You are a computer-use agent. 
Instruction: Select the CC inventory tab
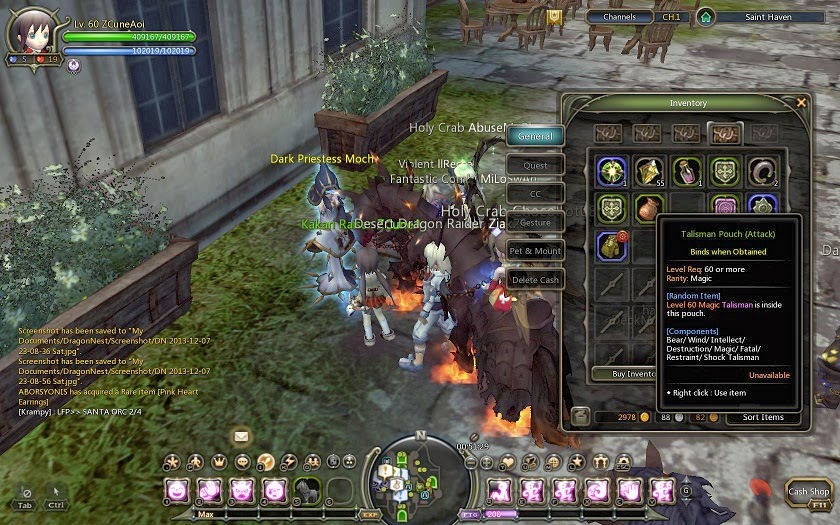(536, 194)
